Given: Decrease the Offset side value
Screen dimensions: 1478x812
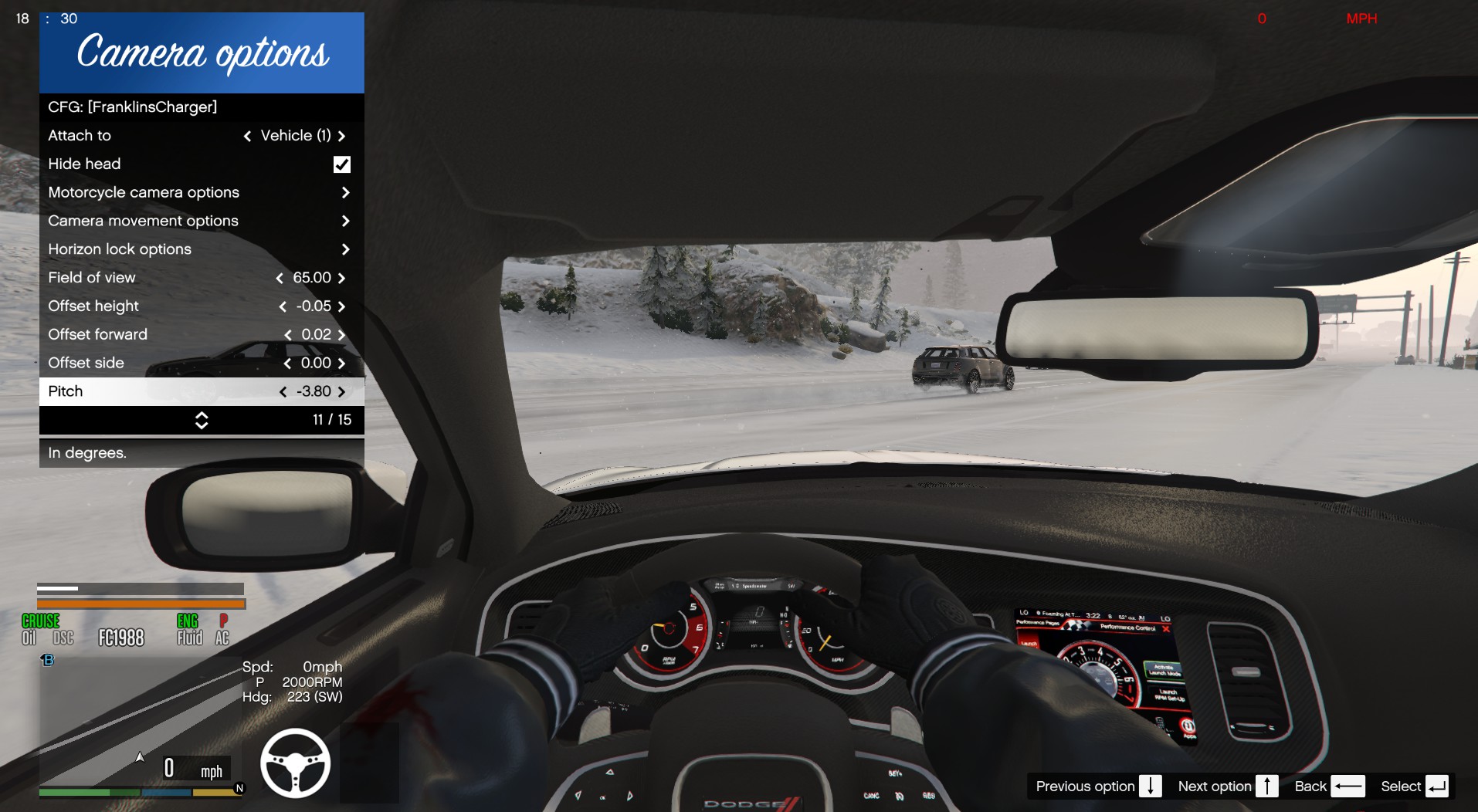Looking at the screenshot, I should [287, 364].
